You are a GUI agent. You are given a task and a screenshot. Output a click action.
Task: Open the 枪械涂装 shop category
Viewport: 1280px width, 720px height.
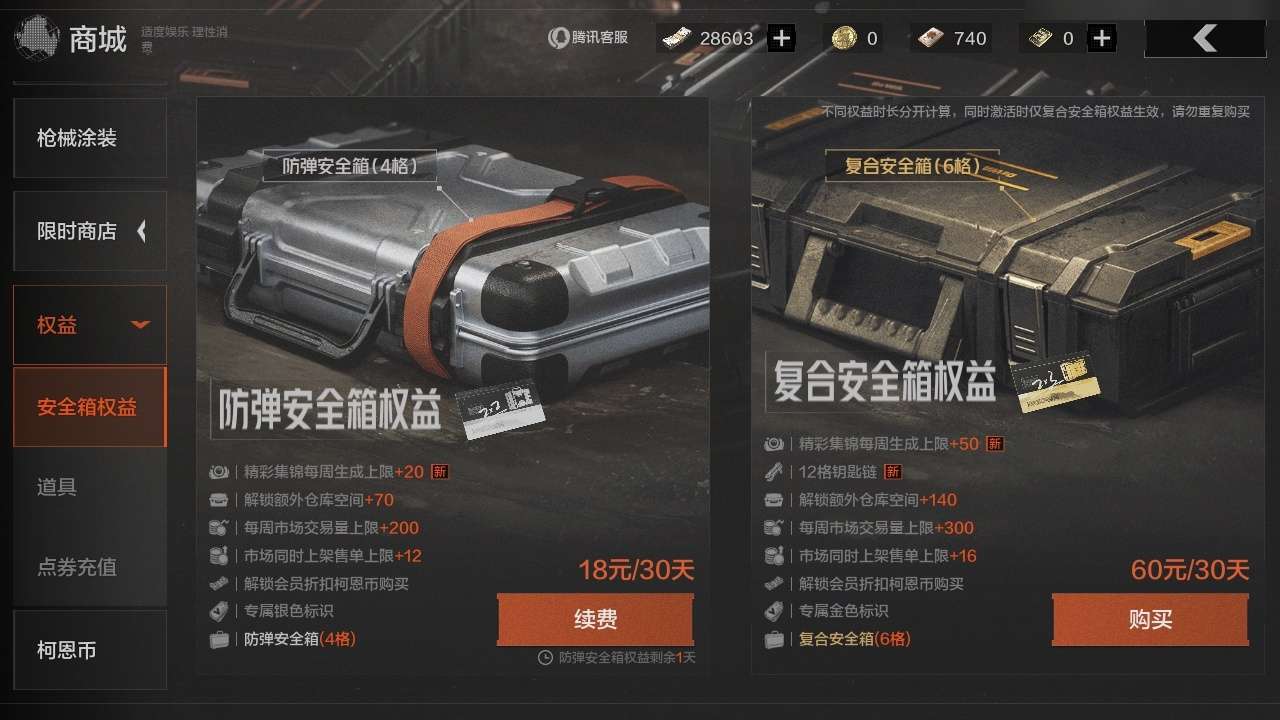click(89, 138)
